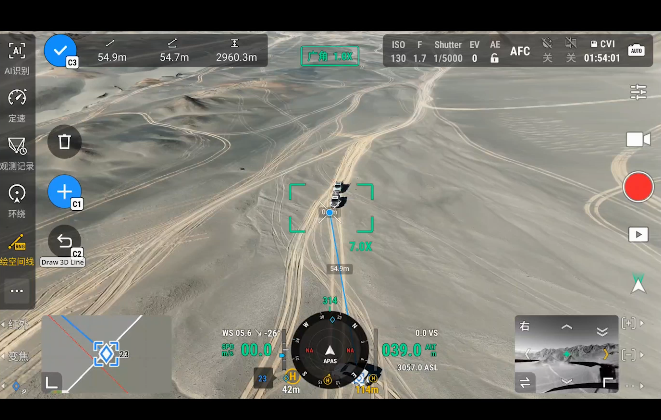
Task: Open the infrared camera preview thumbnail
Action: pos(566,354)
